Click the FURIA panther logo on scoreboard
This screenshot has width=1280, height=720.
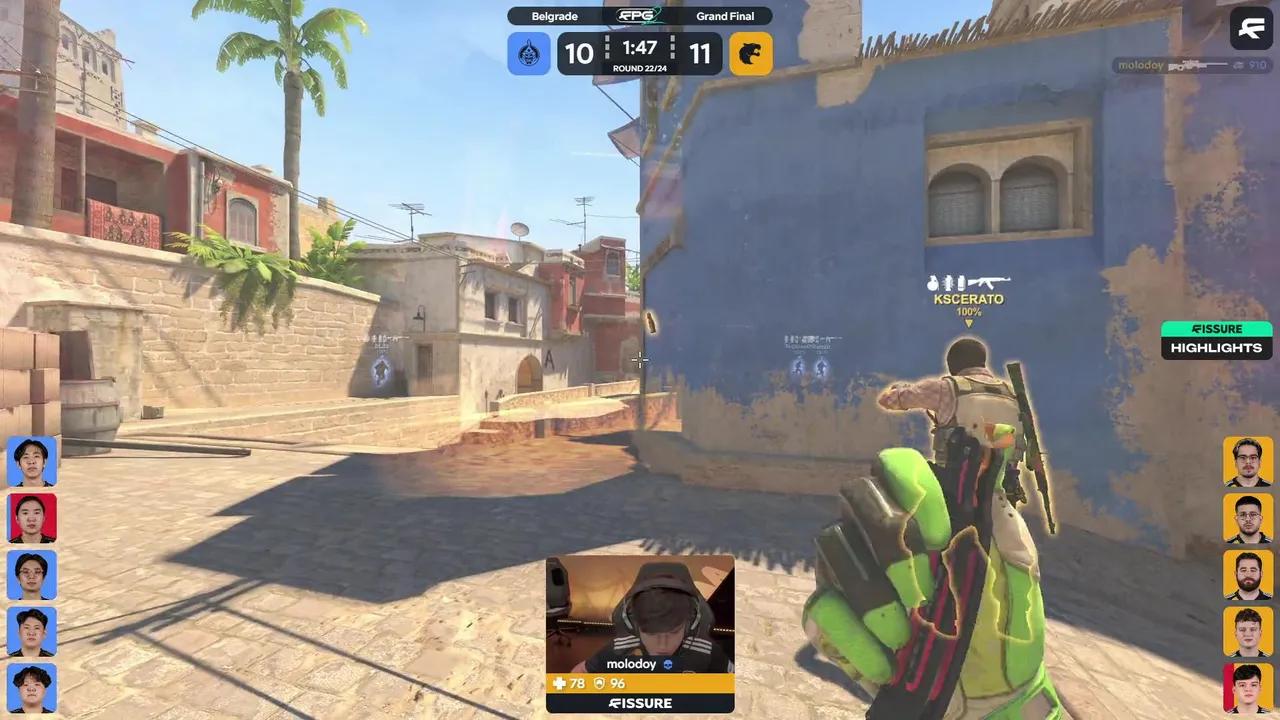click(x=751, y=53)
